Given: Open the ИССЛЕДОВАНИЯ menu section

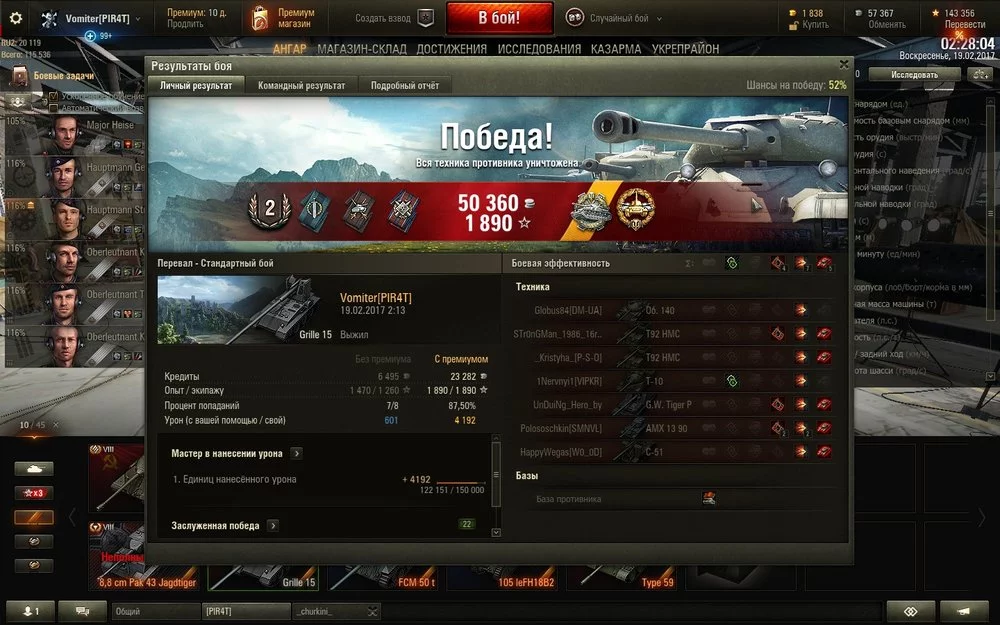Looking at the screenshot, I should tap(538, 49).
